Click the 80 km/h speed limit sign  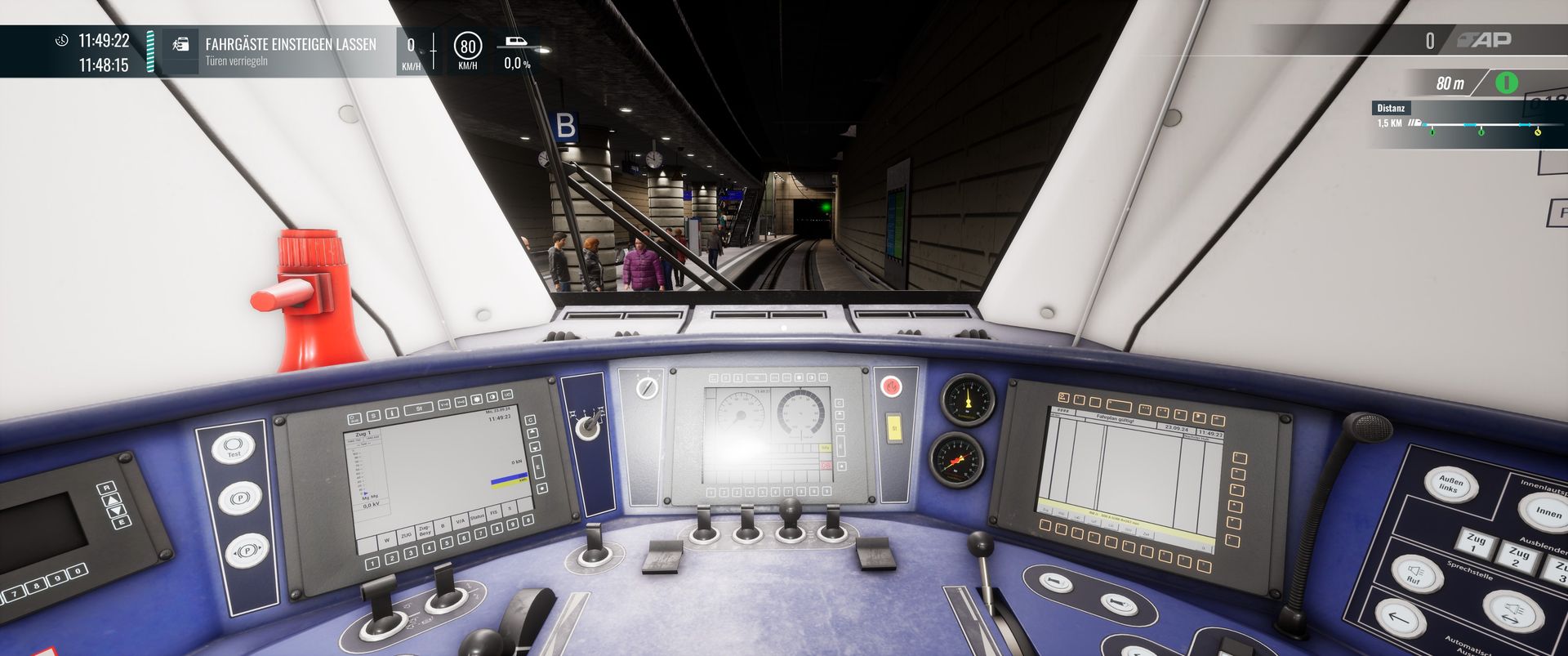point(468,47)
